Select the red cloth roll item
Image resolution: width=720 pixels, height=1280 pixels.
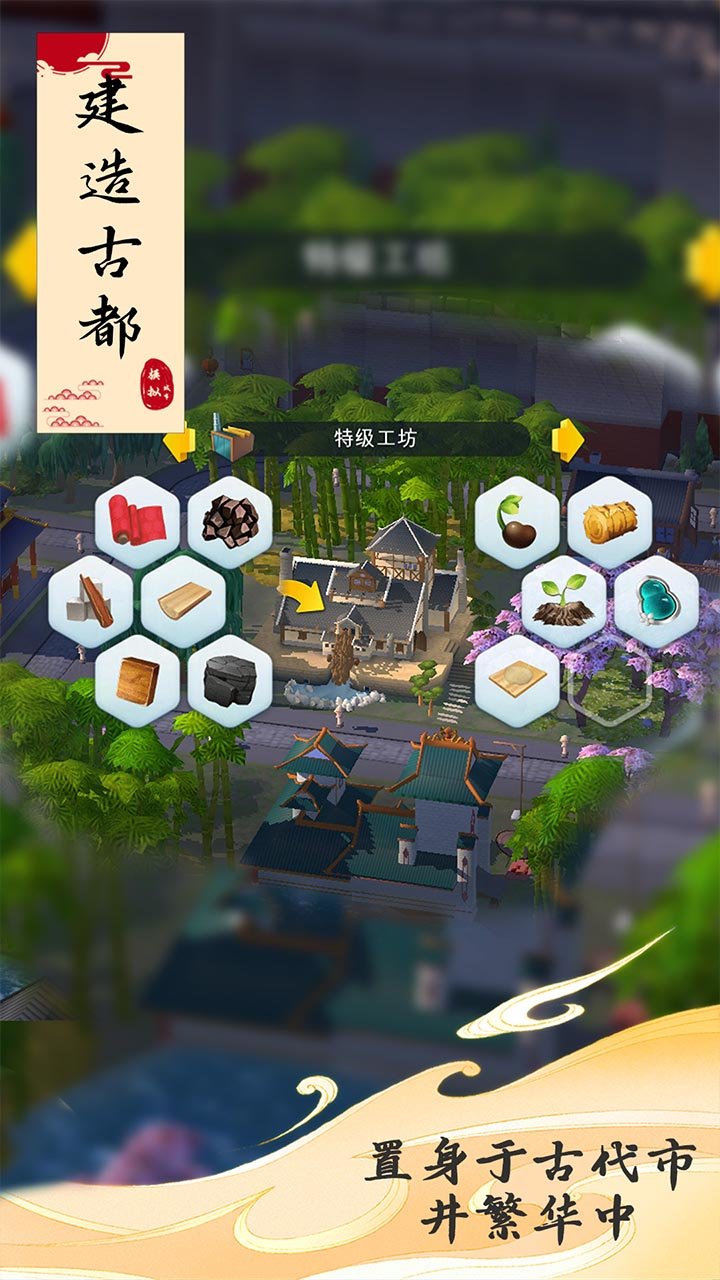click(x=137, y=523)
